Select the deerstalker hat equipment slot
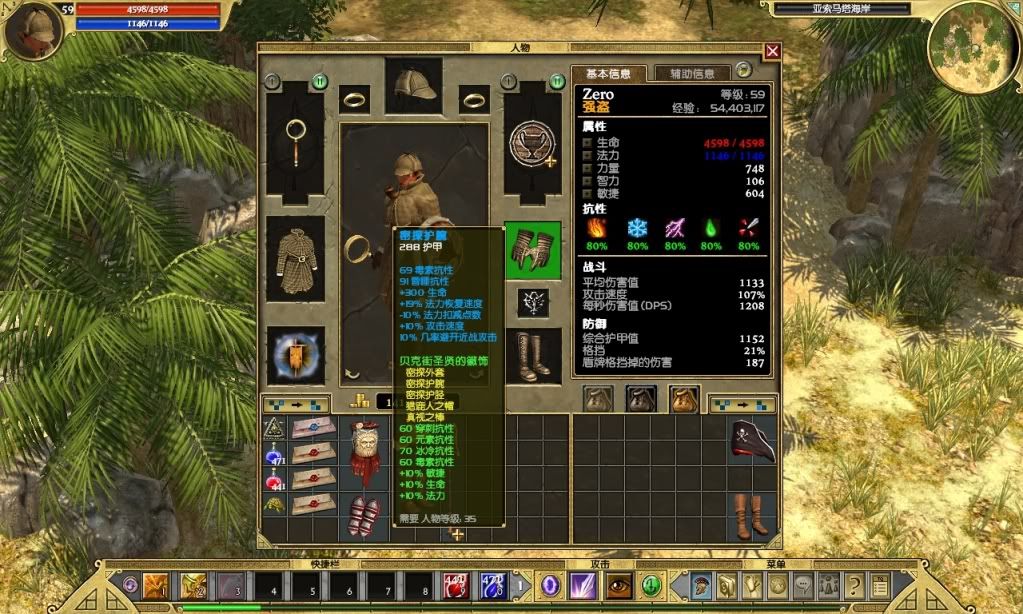 (413, 83)
